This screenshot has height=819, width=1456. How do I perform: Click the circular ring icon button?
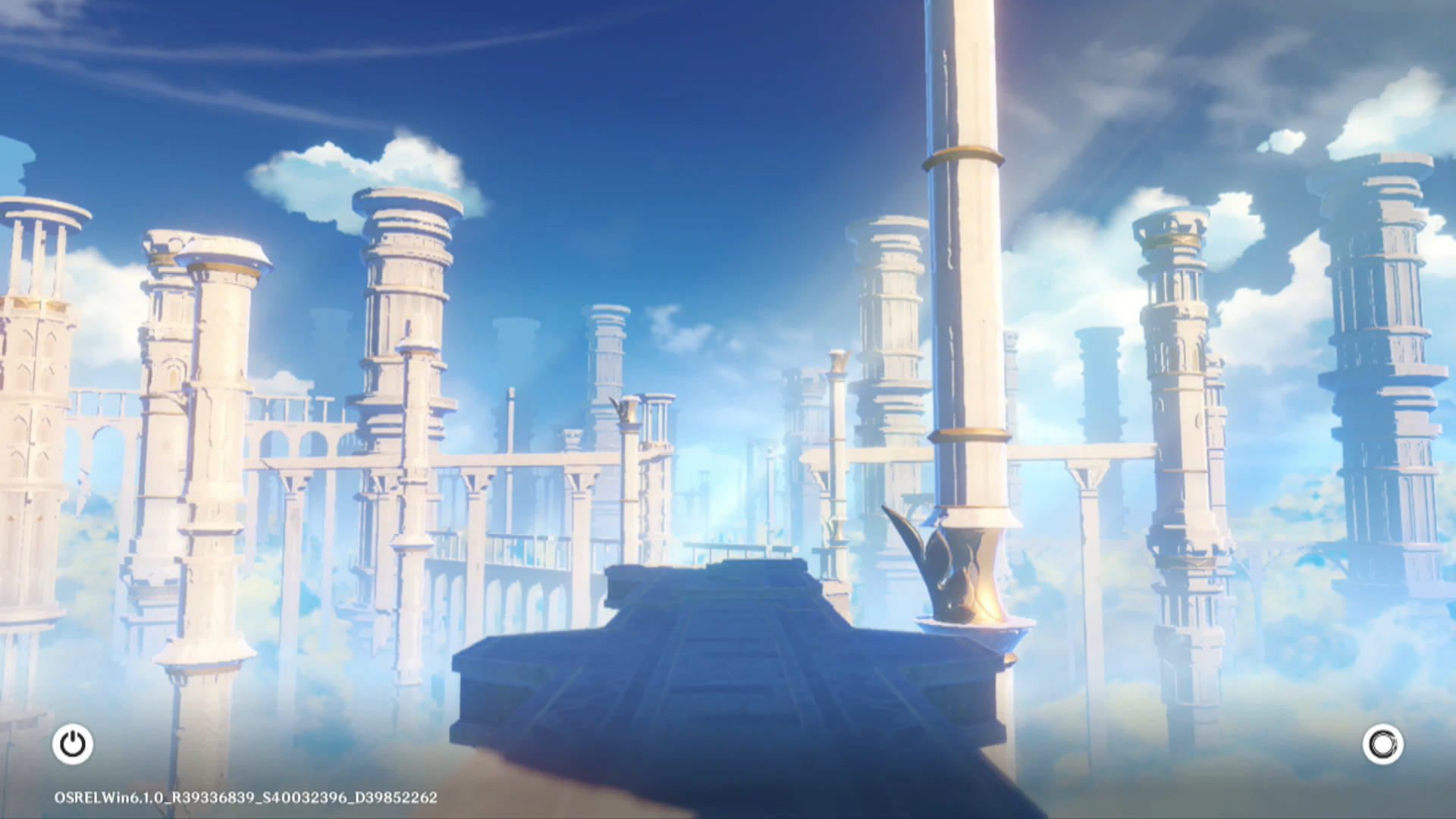point(1382,744)
